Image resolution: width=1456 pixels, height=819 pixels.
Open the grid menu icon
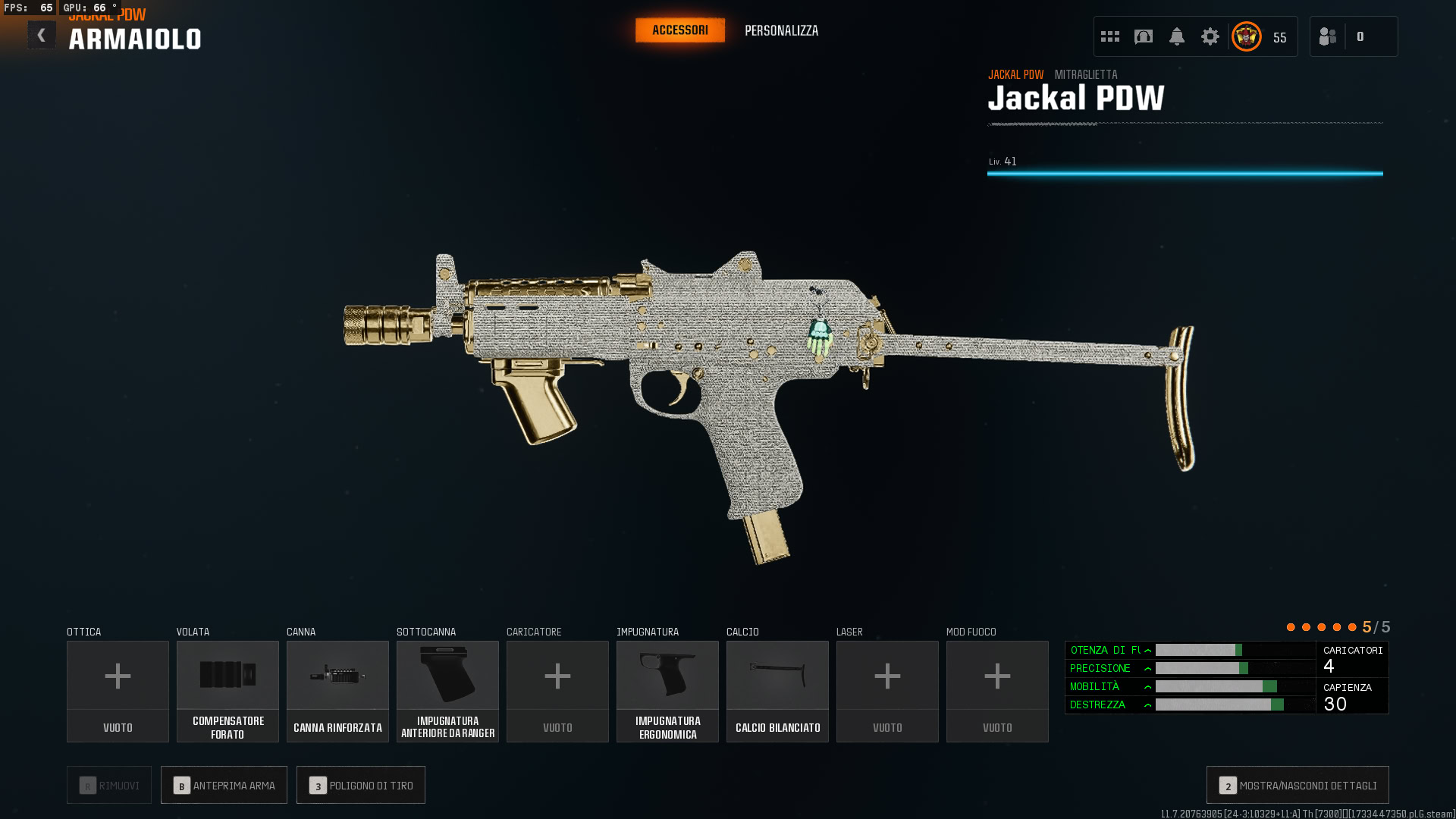[1110, 36]
